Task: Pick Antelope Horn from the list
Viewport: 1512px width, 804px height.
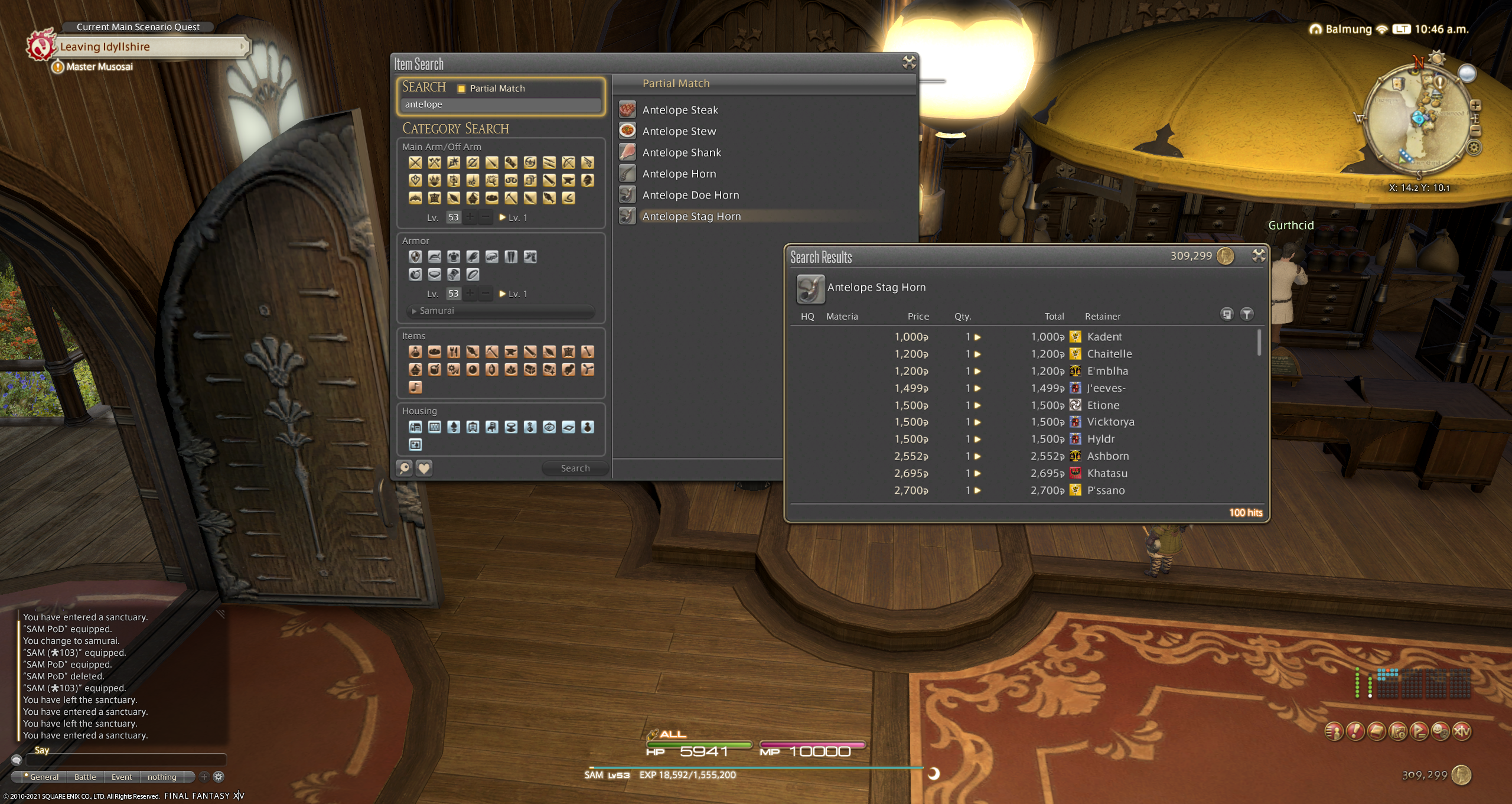Action: tap(679, 174)
